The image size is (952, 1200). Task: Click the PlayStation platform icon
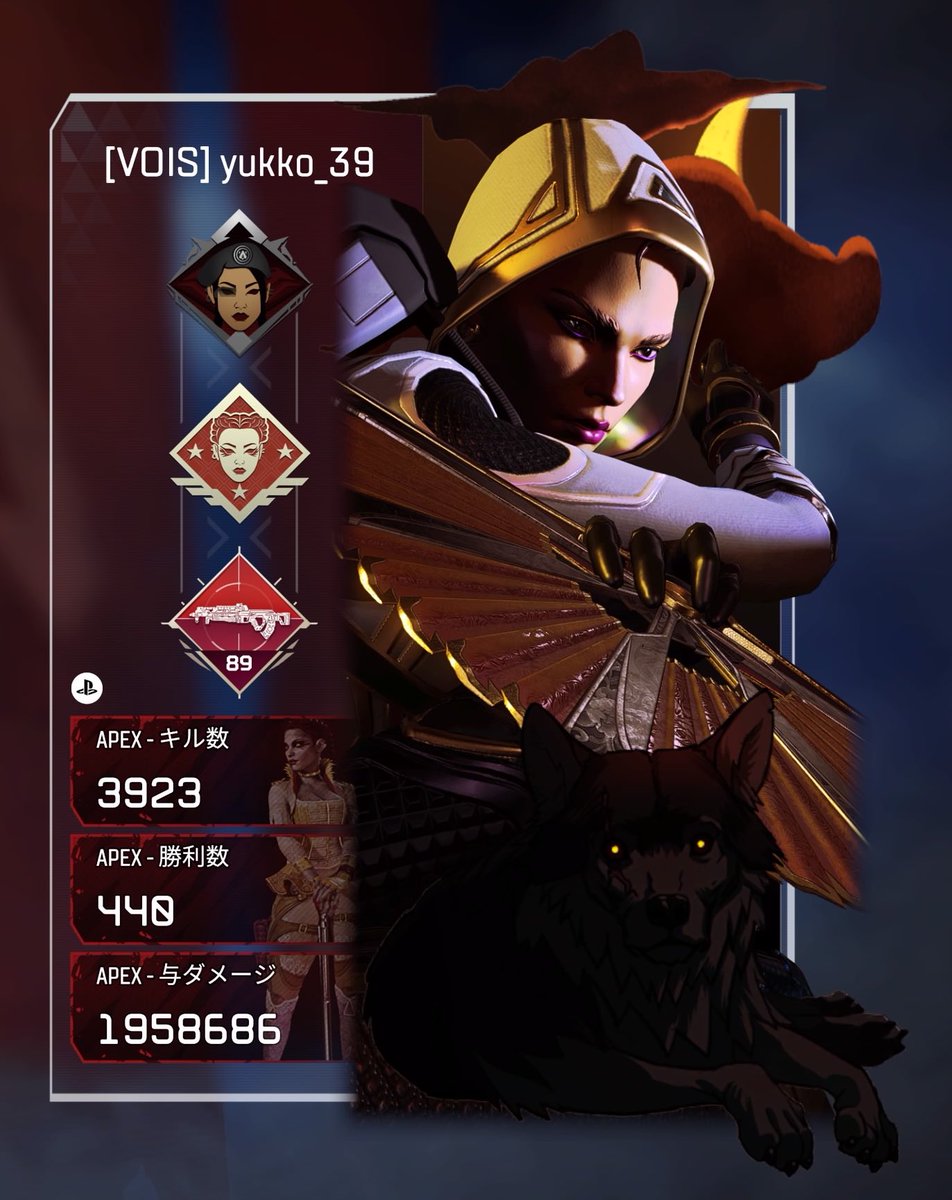[x=83, y=688]
